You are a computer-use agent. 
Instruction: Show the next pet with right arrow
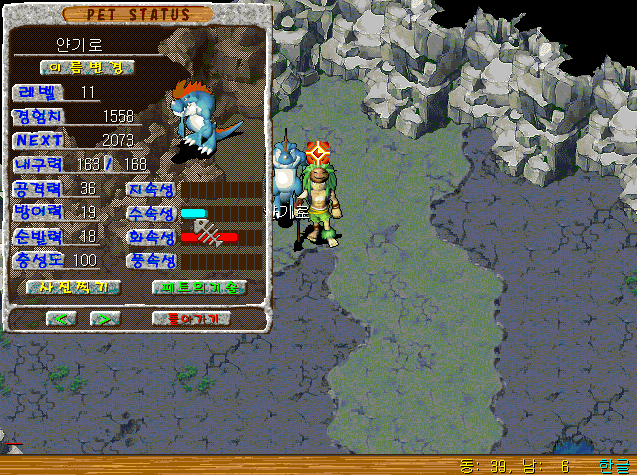coord(104,318)
